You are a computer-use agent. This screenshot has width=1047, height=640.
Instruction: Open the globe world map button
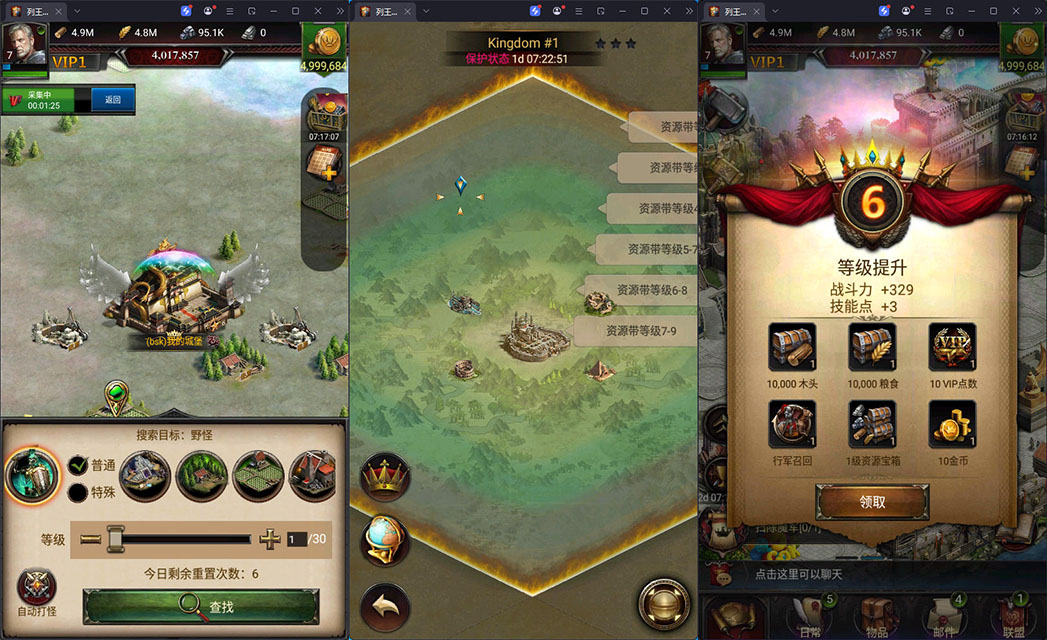point(385,541)
